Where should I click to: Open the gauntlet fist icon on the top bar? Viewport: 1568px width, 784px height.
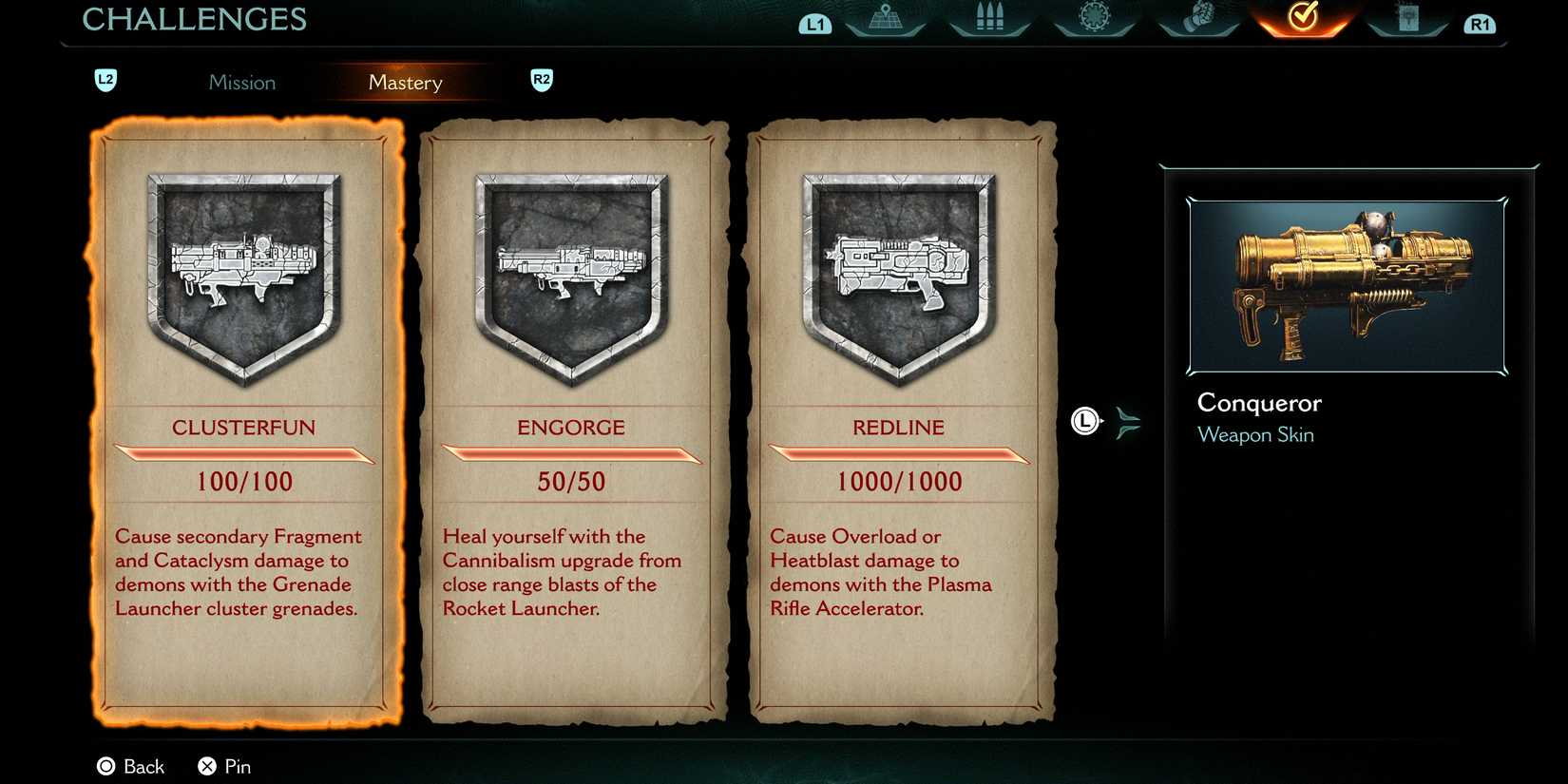tap(1199, 16)
